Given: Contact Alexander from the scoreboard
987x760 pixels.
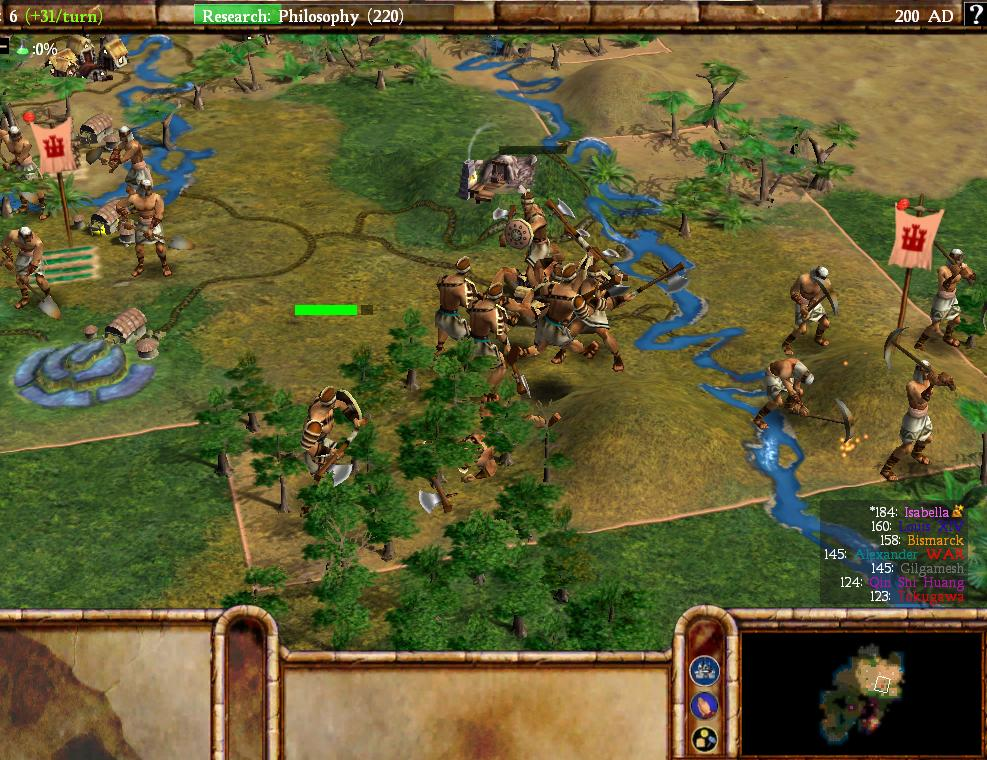Looking at the screenshot, I should click(886, 554).
